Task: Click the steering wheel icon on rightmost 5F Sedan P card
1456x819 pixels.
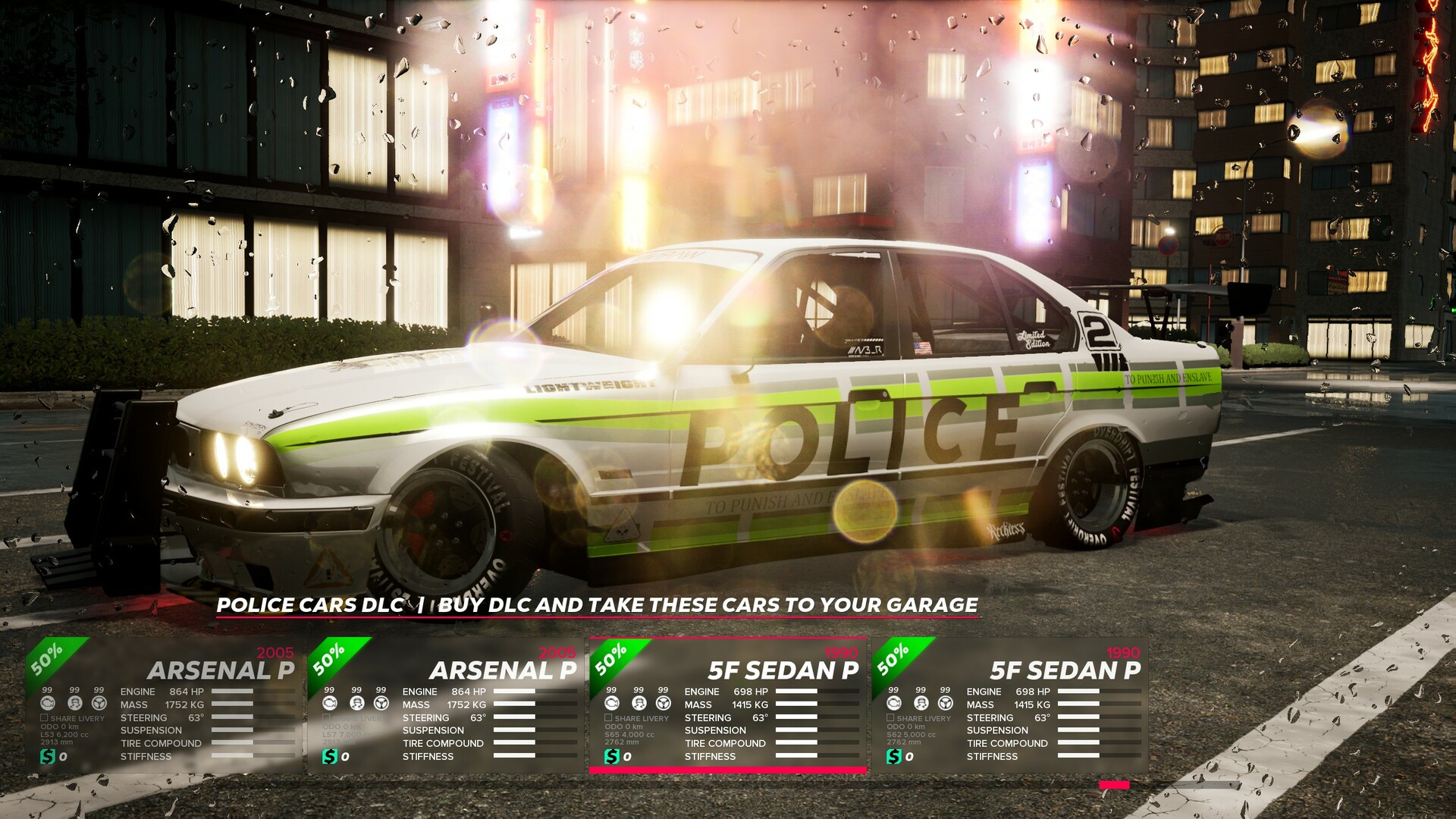Action: pos(944,704)
